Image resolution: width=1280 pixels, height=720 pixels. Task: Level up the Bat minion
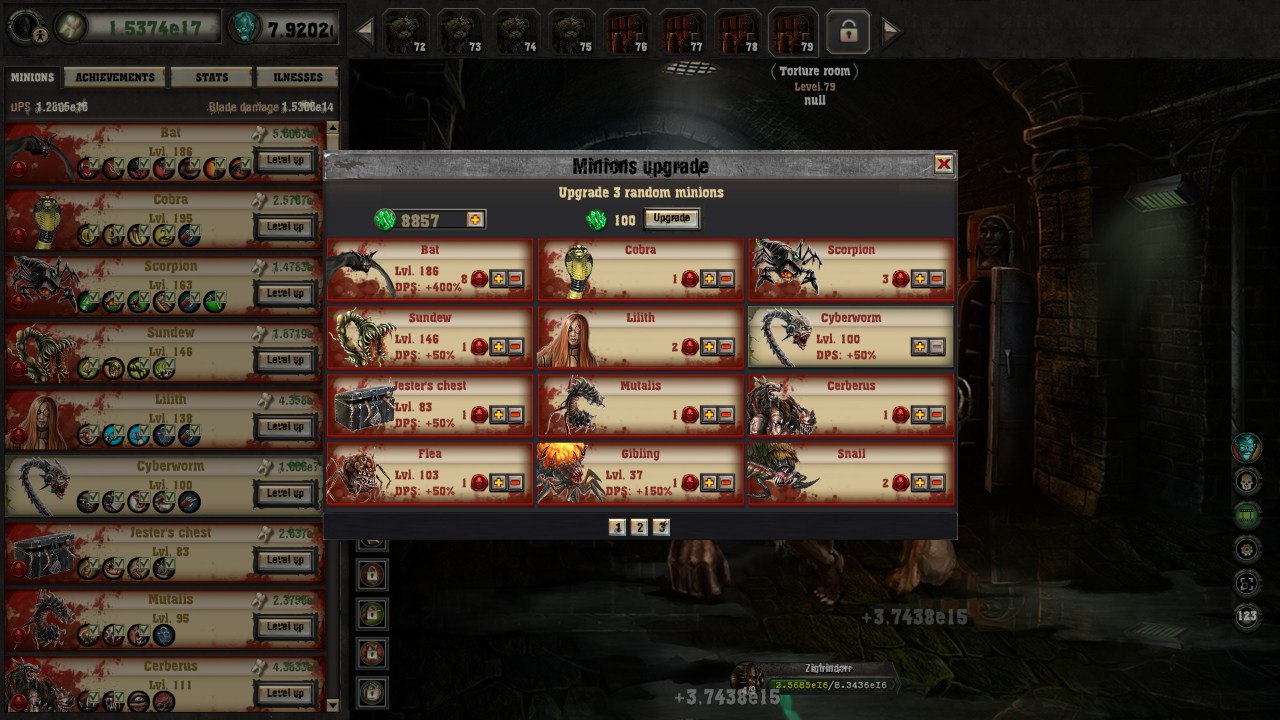285,160
